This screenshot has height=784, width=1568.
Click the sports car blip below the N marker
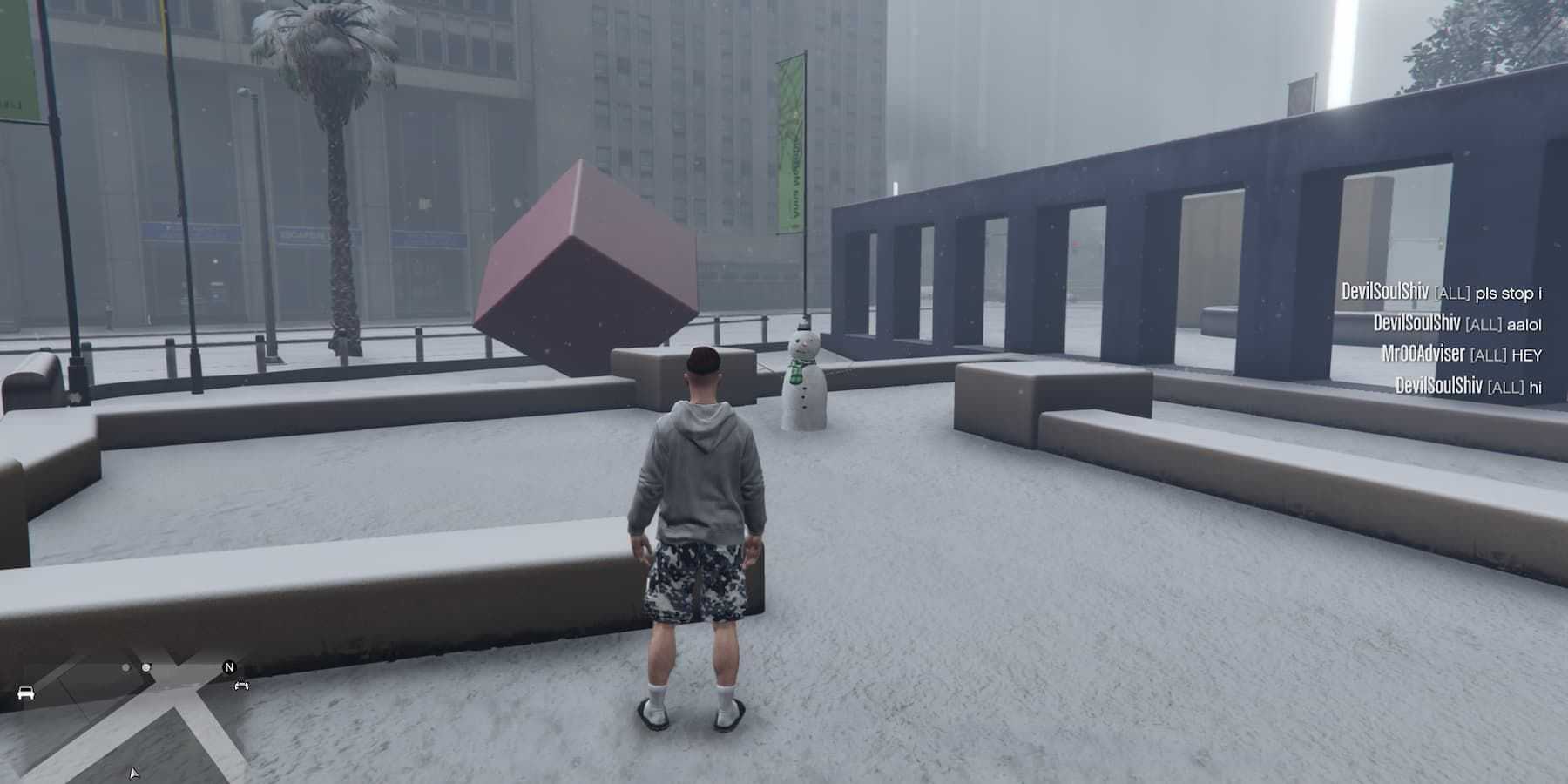pos(241,686)
